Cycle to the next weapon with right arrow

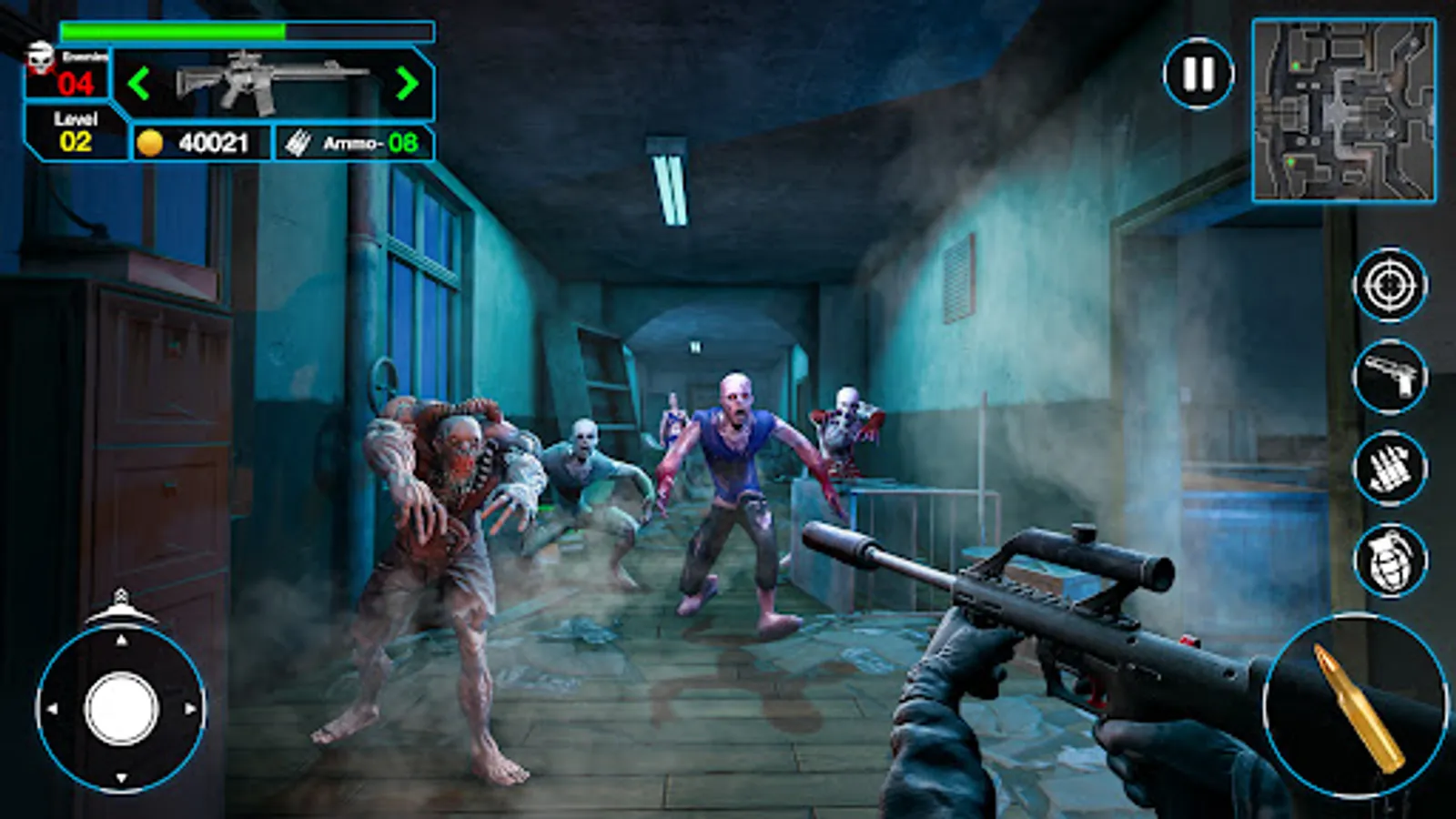[408, 86]
